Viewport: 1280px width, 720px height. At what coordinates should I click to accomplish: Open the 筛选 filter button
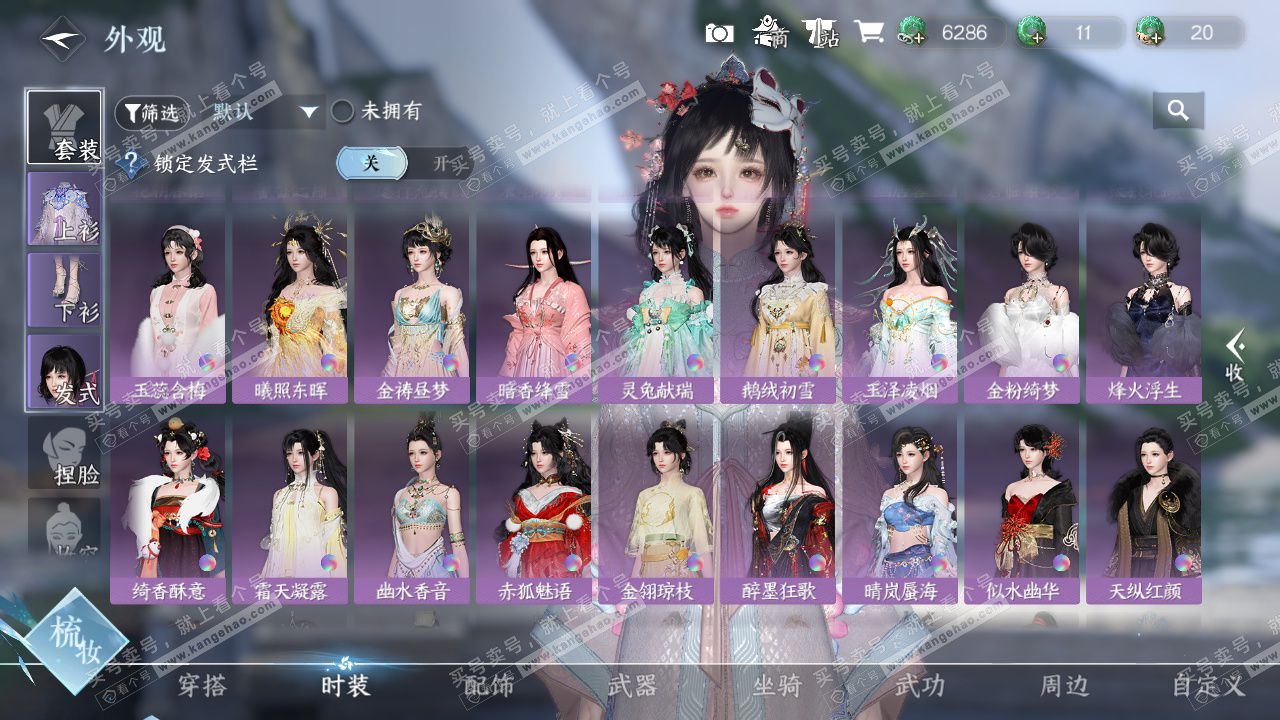point(150,113)
